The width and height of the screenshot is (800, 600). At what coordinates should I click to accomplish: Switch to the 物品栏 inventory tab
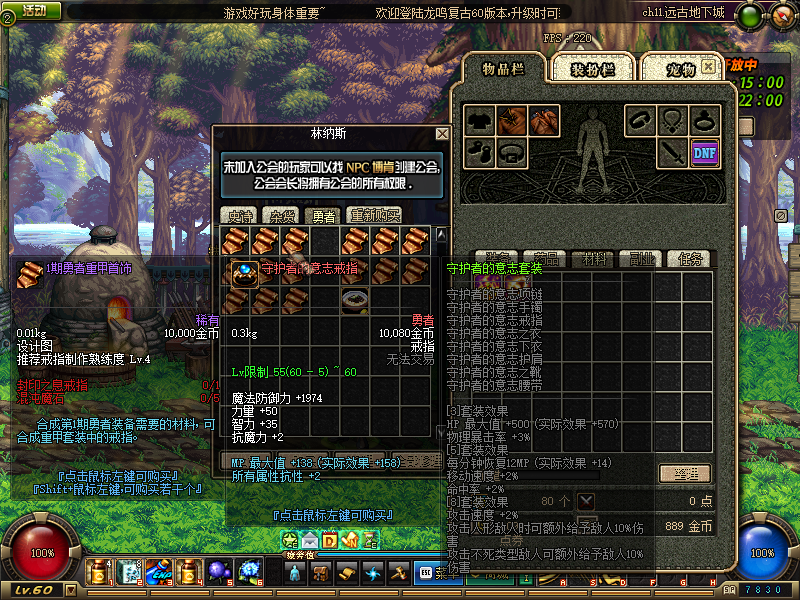tap(504, 68)
